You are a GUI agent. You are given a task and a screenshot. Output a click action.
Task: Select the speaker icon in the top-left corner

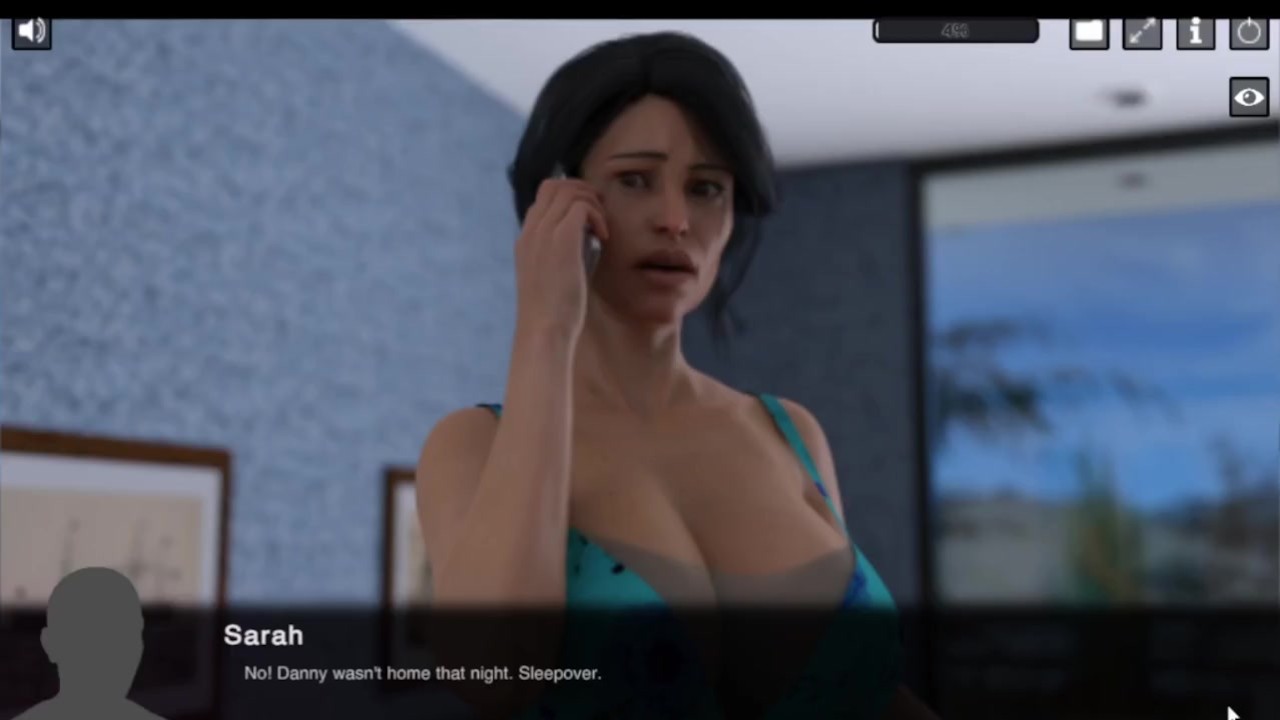(31, 30)
